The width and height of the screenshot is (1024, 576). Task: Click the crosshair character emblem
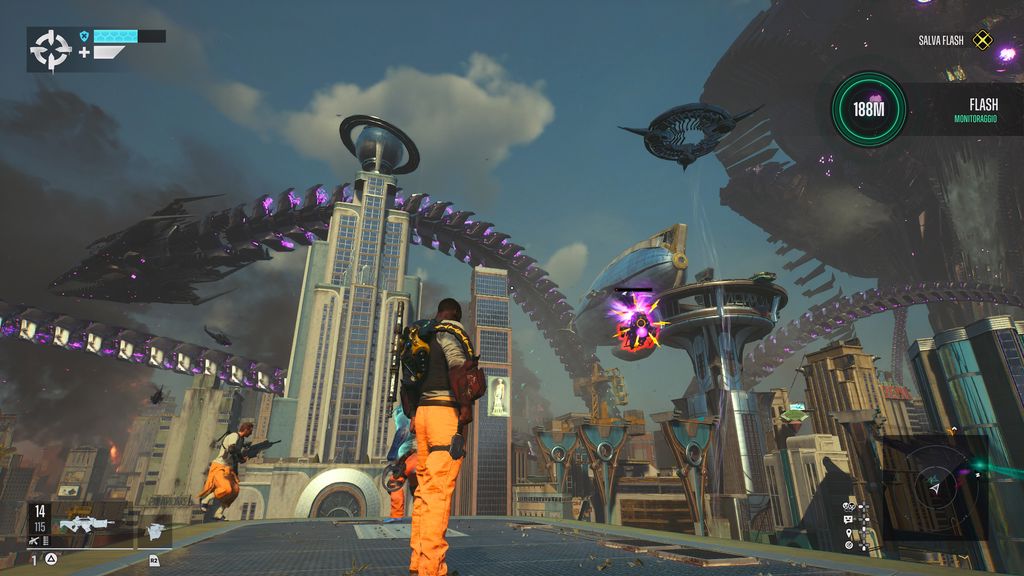tap(50, 49)
